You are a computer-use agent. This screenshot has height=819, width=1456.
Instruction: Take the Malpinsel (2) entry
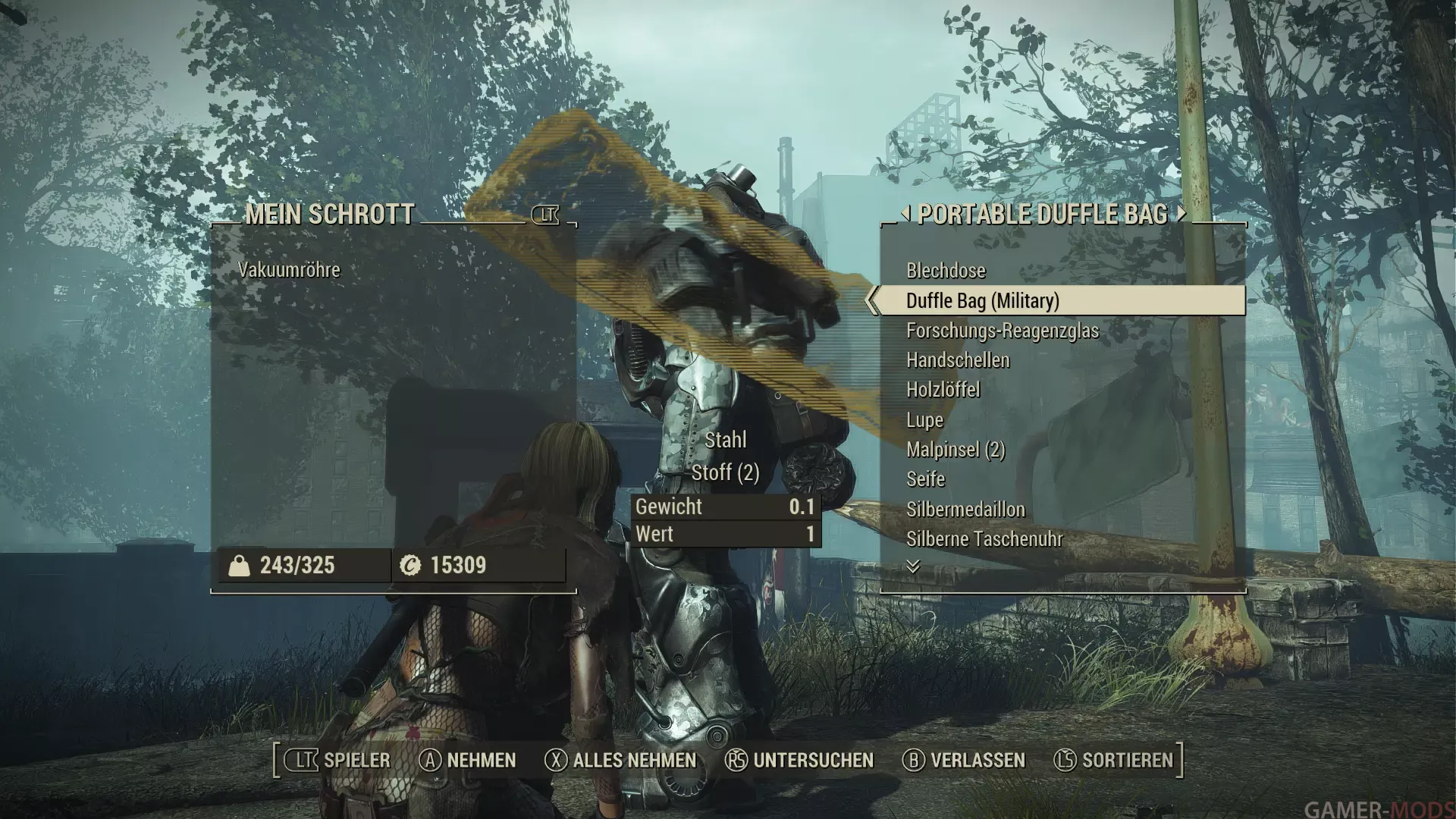point(955,450)
